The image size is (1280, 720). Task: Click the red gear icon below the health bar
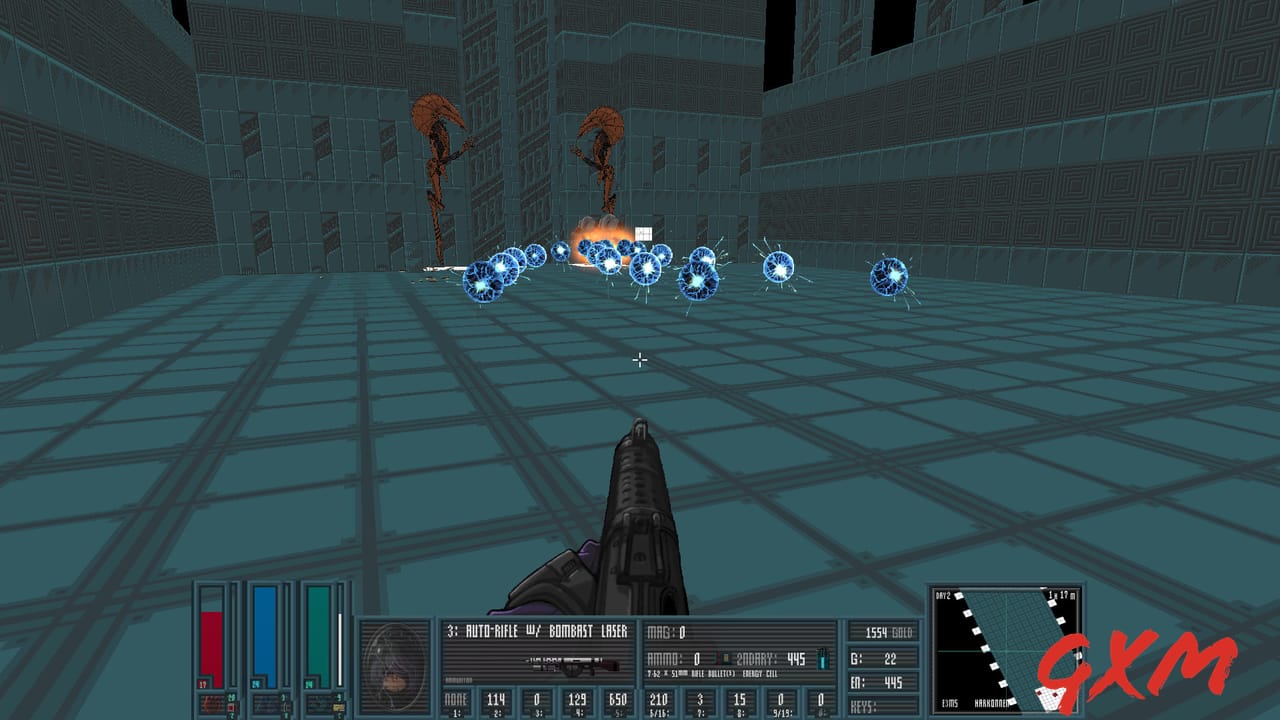pos(212,701)
